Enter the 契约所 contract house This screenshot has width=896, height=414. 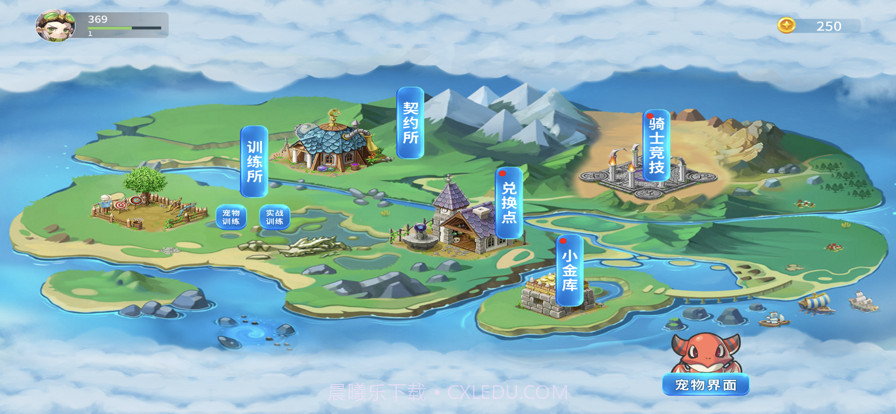coord(409,122)
